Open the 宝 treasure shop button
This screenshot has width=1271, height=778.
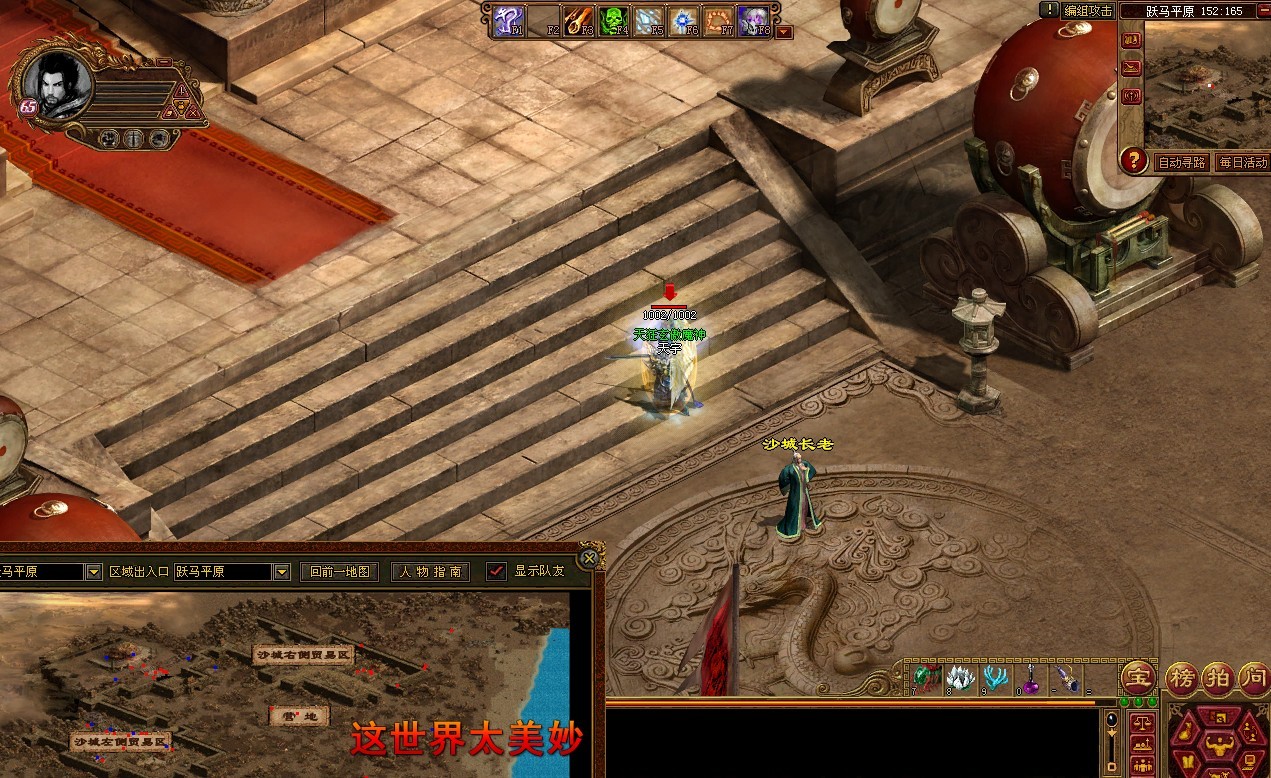click(1137, 677)
